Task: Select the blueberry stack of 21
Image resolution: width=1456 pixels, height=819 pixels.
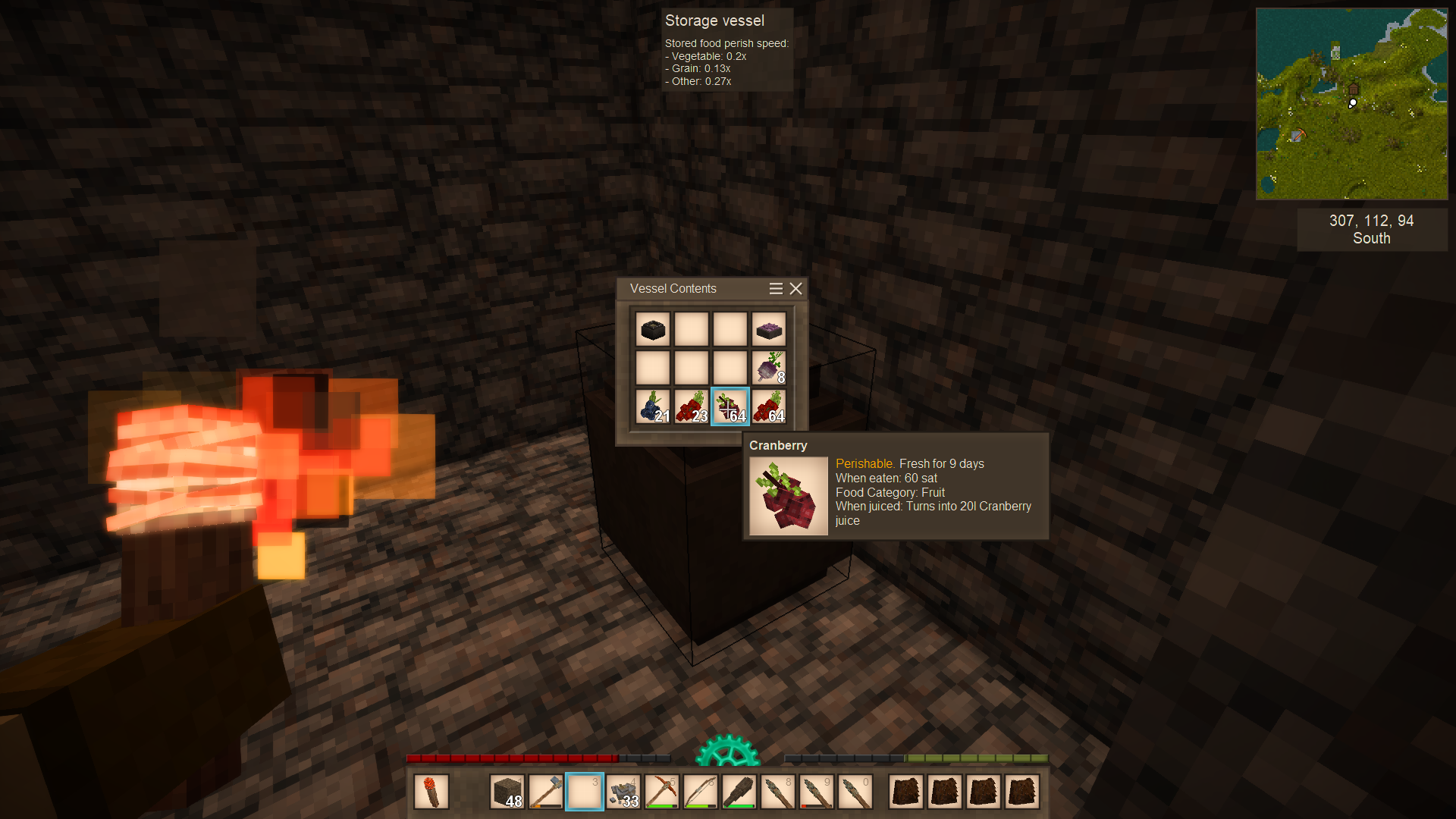Action: [653, 407]
